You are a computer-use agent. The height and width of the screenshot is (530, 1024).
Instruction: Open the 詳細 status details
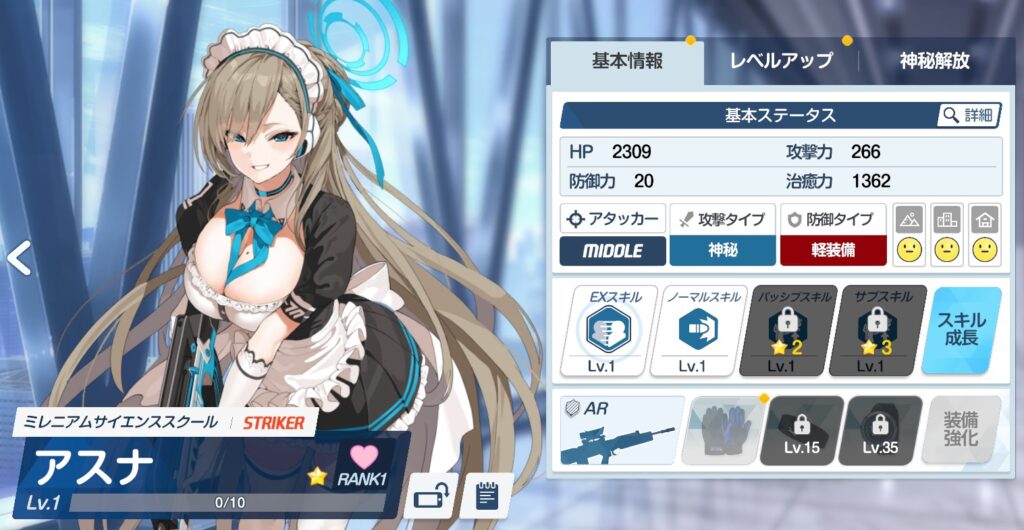[968, 116]
